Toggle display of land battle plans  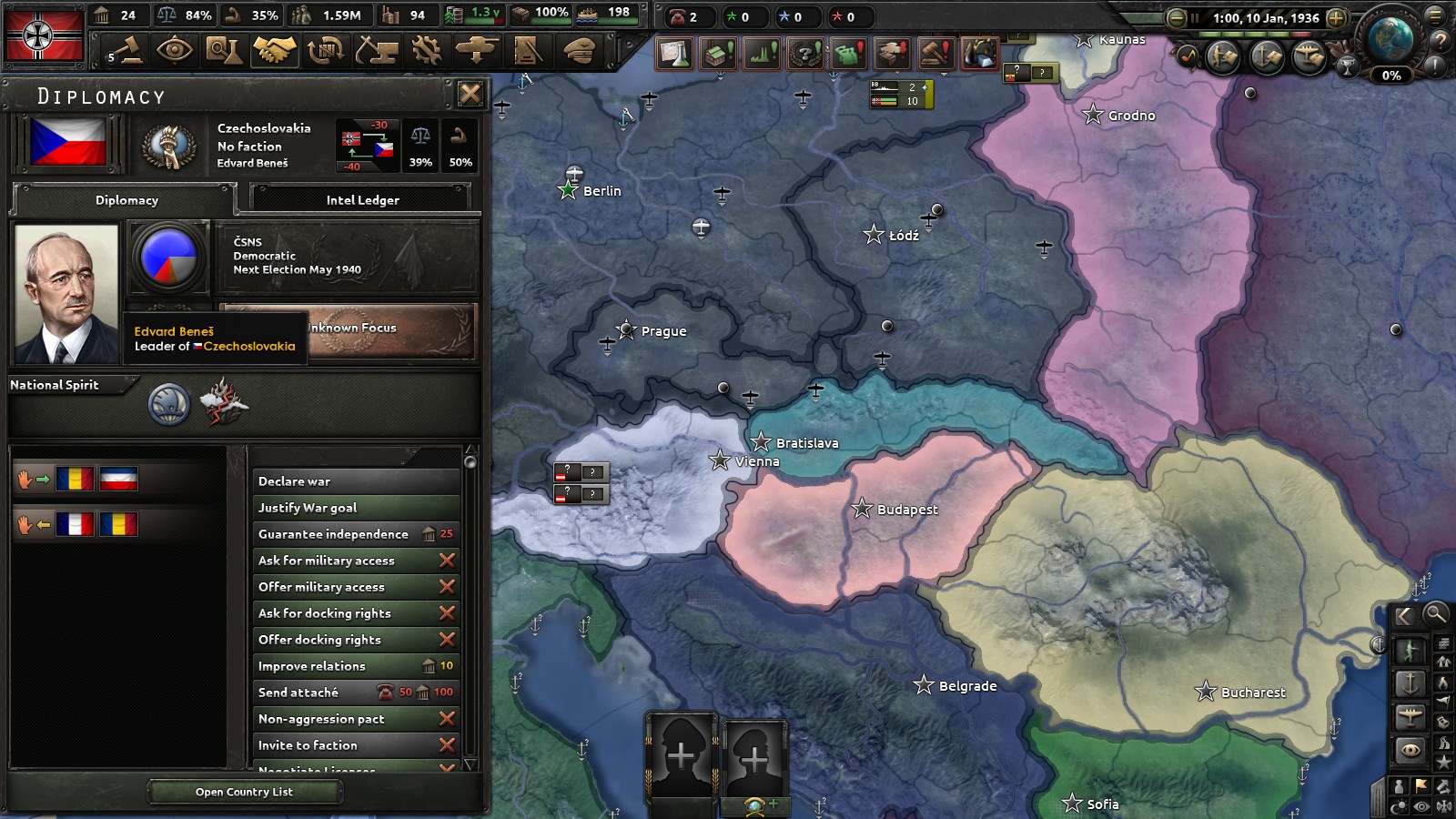coord(1221,56)
